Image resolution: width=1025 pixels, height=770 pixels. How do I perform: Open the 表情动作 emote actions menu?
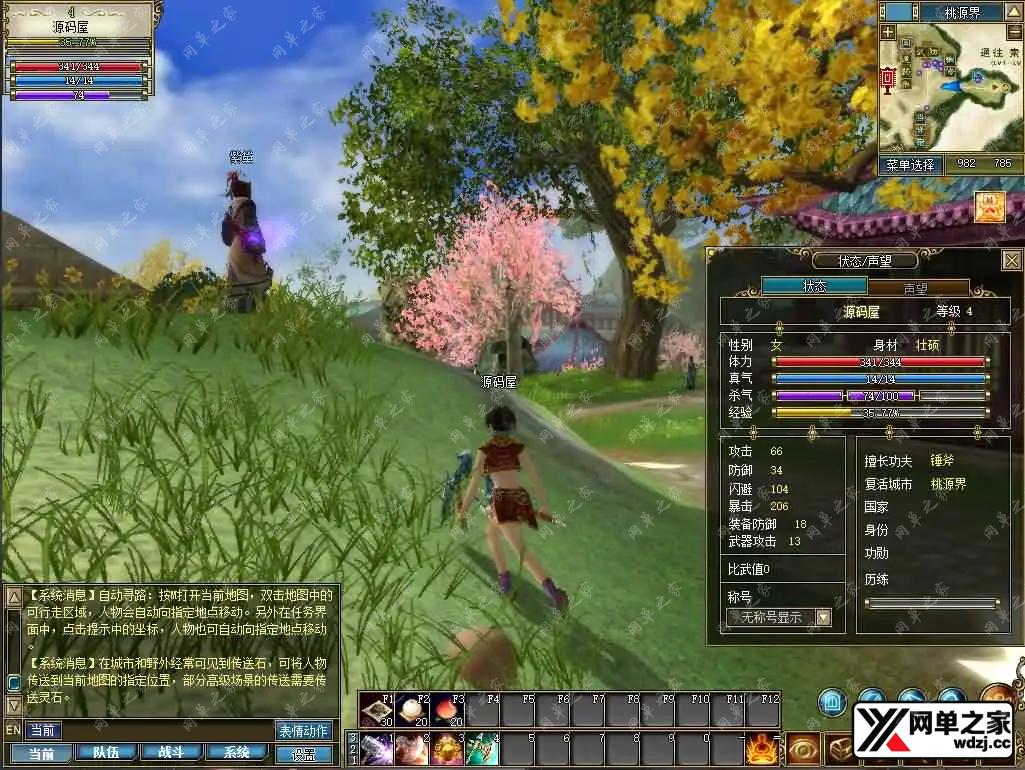302,730
